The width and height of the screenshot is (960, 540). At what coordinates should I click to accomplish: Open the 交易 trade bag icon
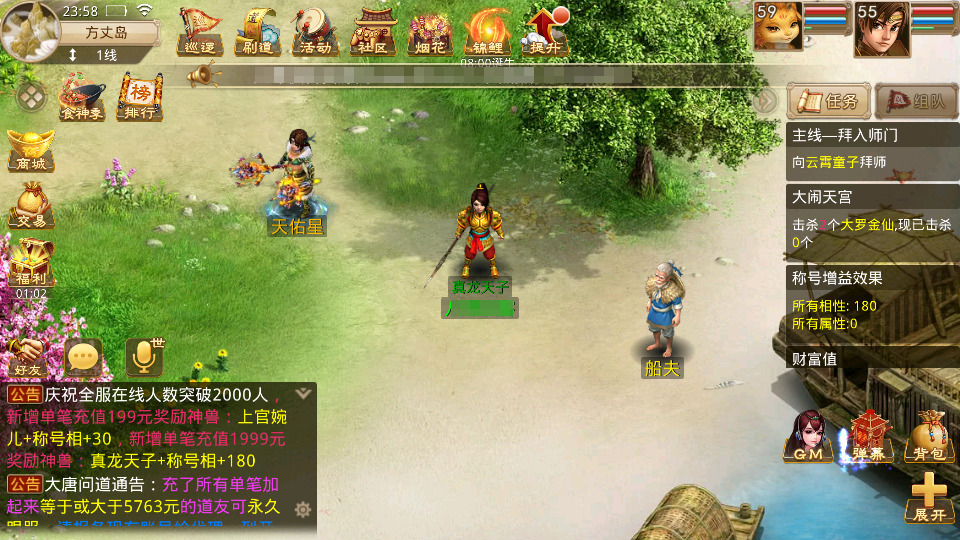pyautogui.click(x=29, y=205)
